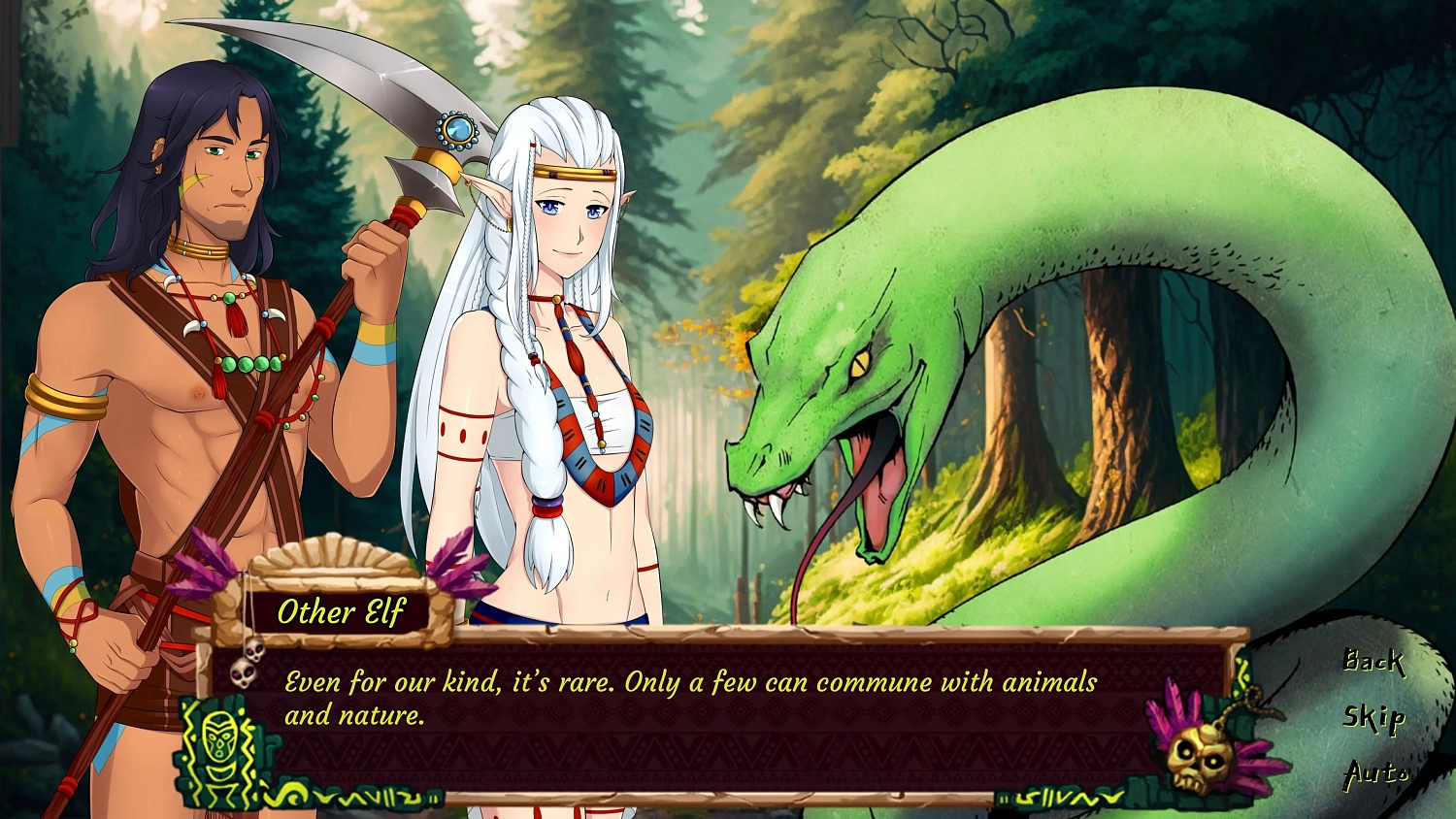Enable Skip mode to fast-forward dialogue
Viewport: 1456px width, 819px height.
1373,718
